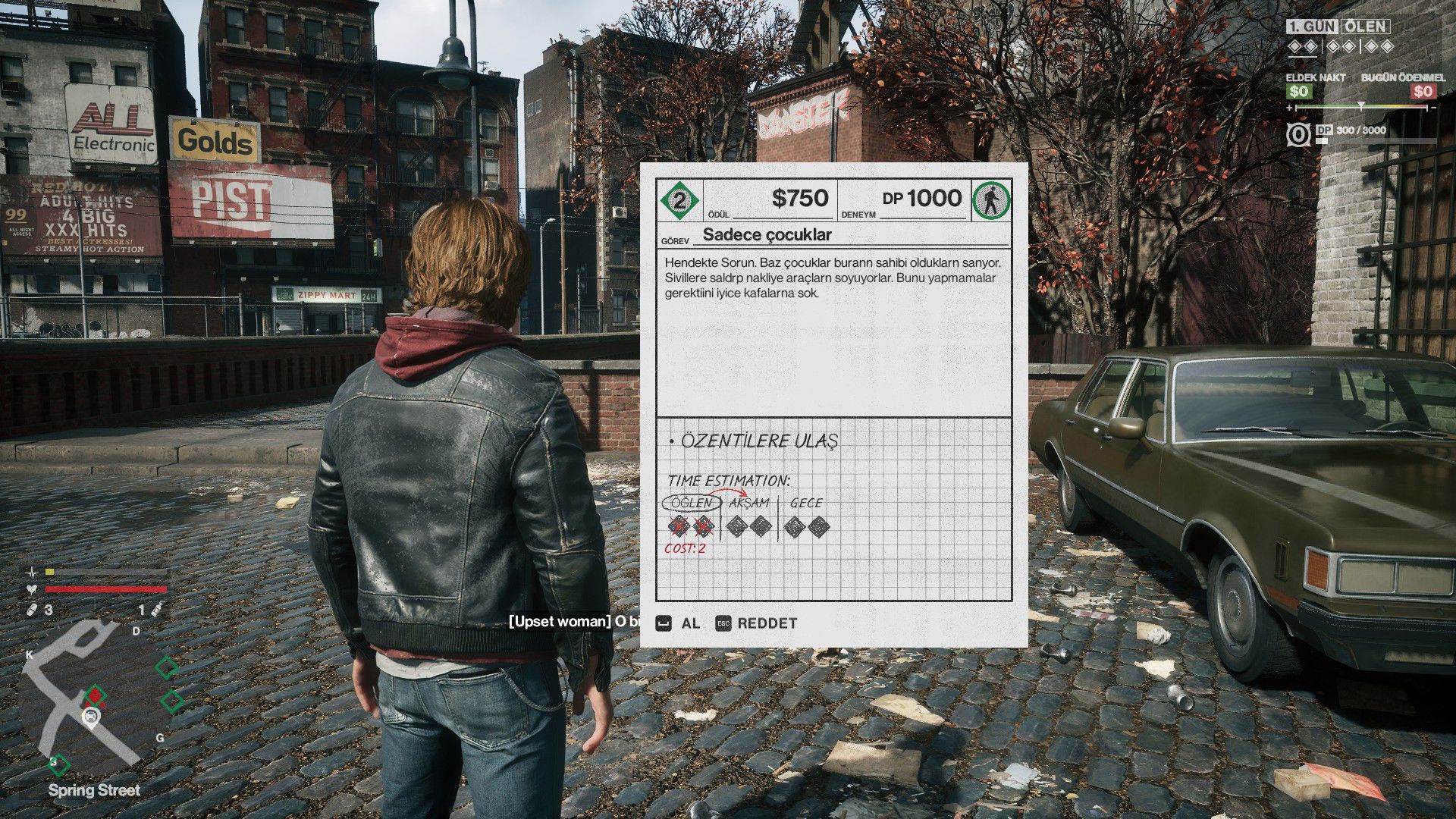This screenshot has height=819, width=1456.
Task: Choose the AKŞAM time slot
Action: (749, 503)
